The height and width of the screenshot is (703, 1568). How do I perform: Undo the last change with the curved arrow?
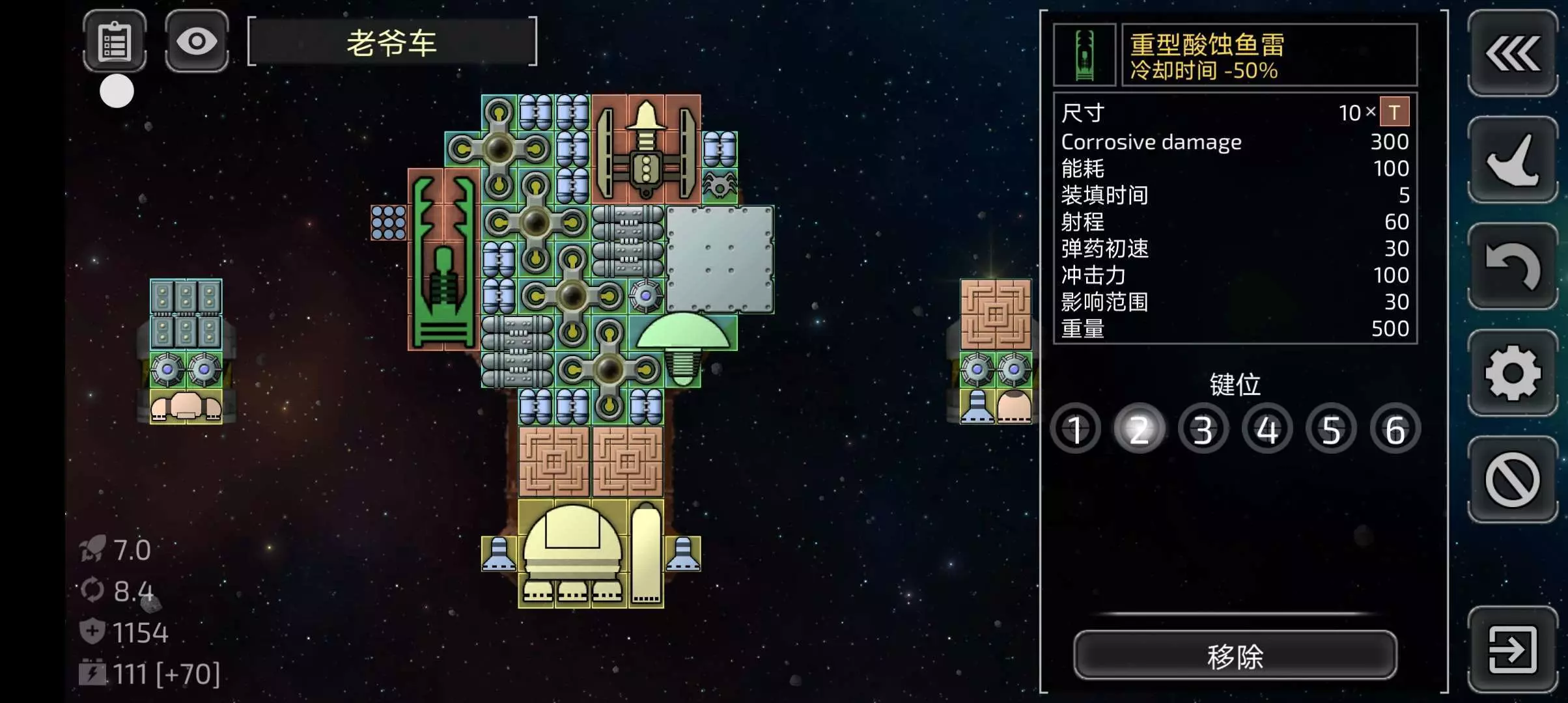pos(1512,266)
